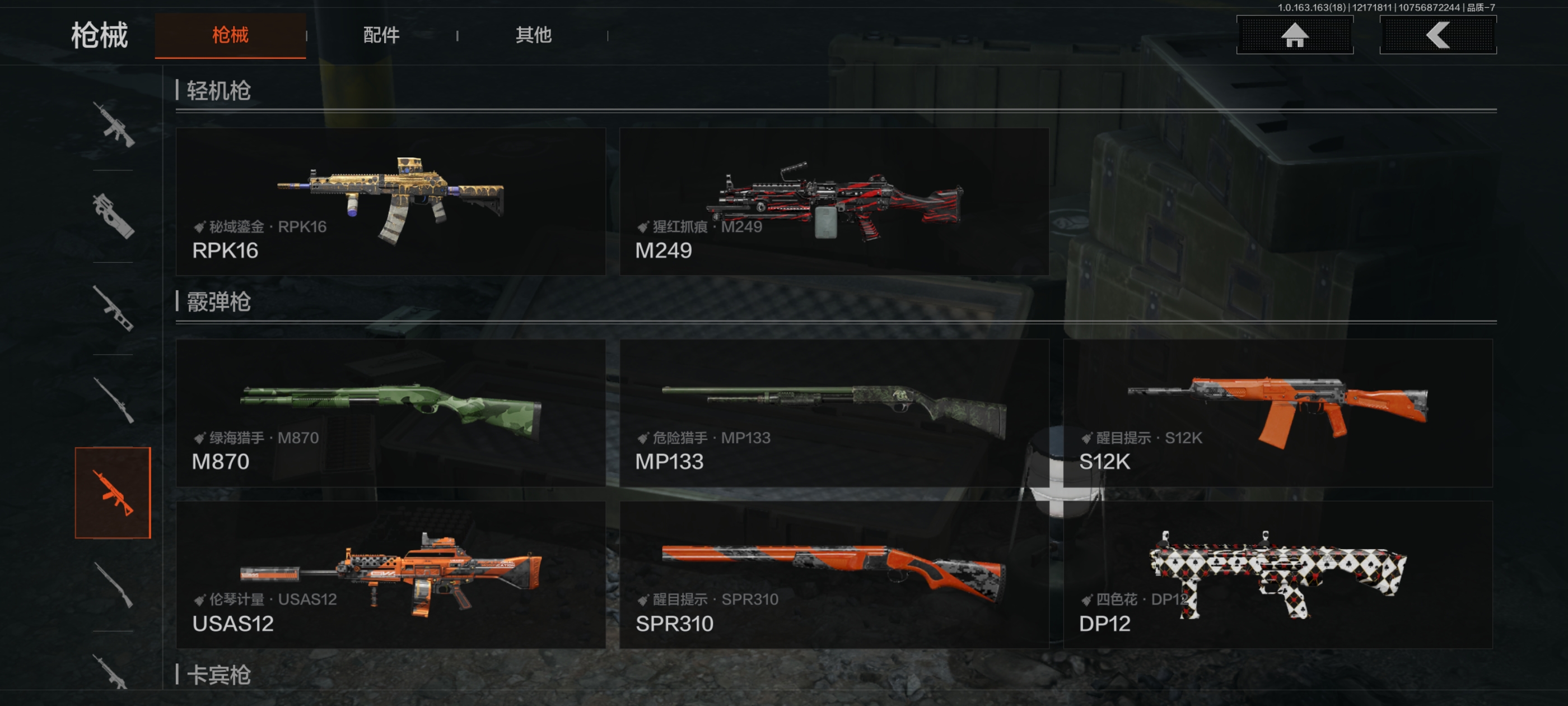Choose the red M249 machine gun
The width and height of the screenshot is (1568, 706).
[833, 202]
